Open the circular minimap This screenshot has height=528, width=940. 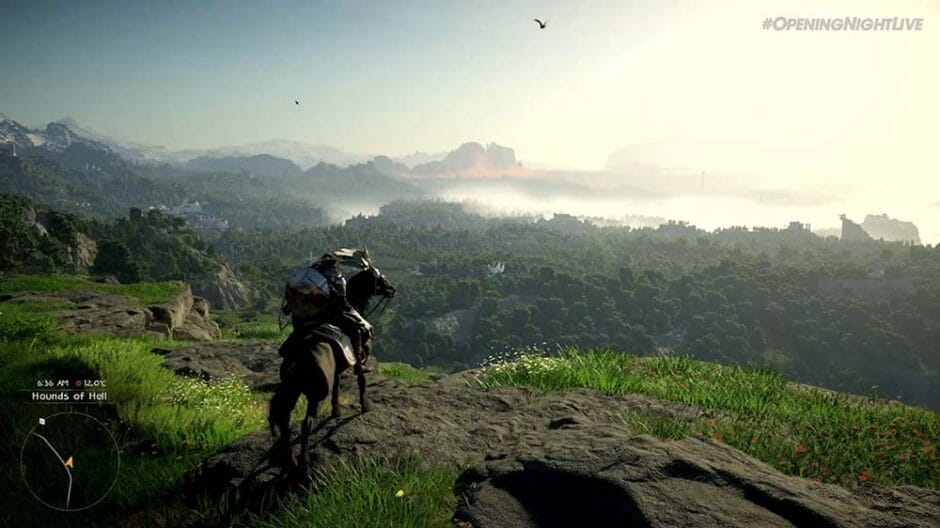[69, 461]
